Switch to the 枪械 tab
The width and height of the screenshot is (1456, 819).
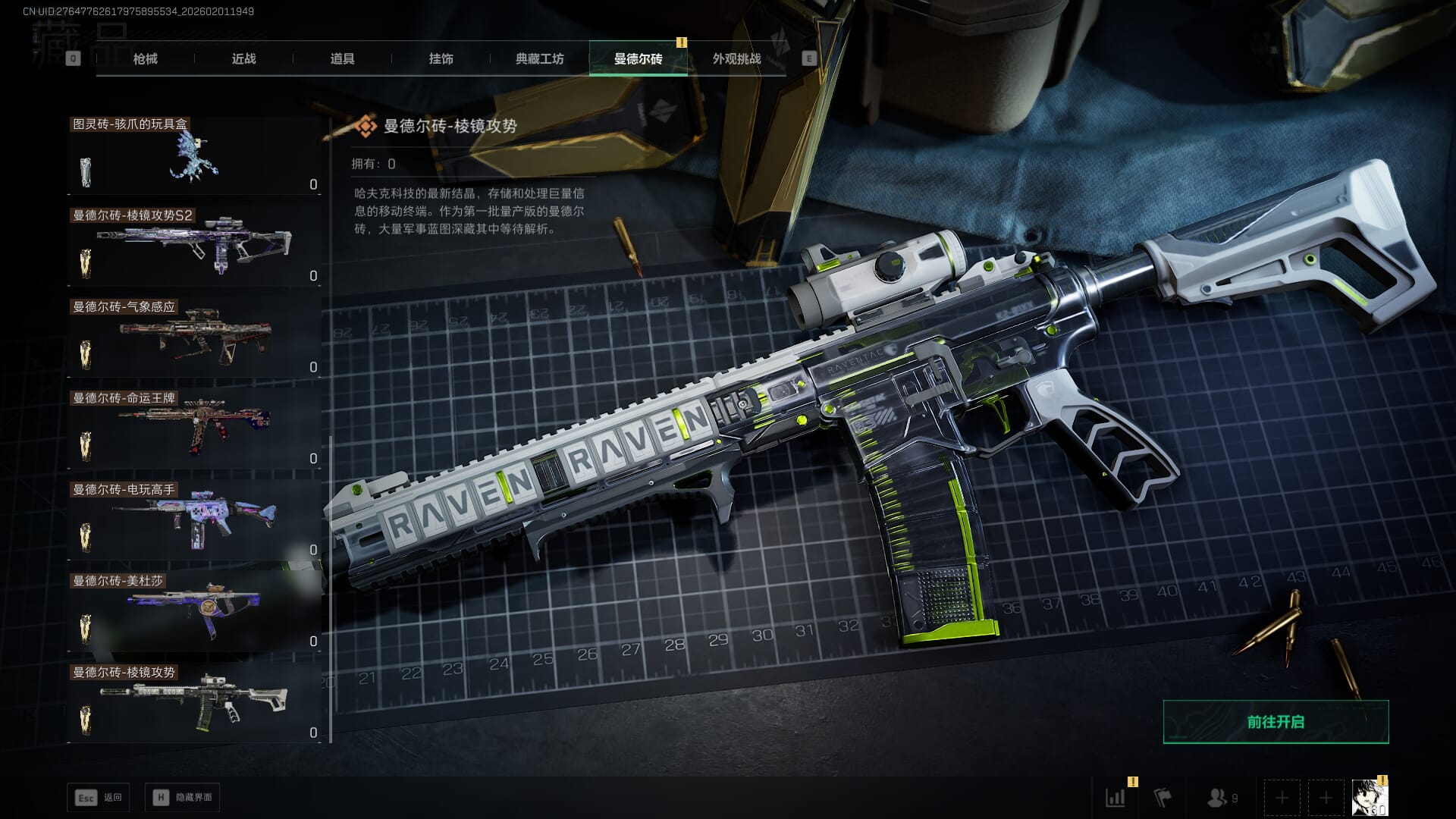145,59
